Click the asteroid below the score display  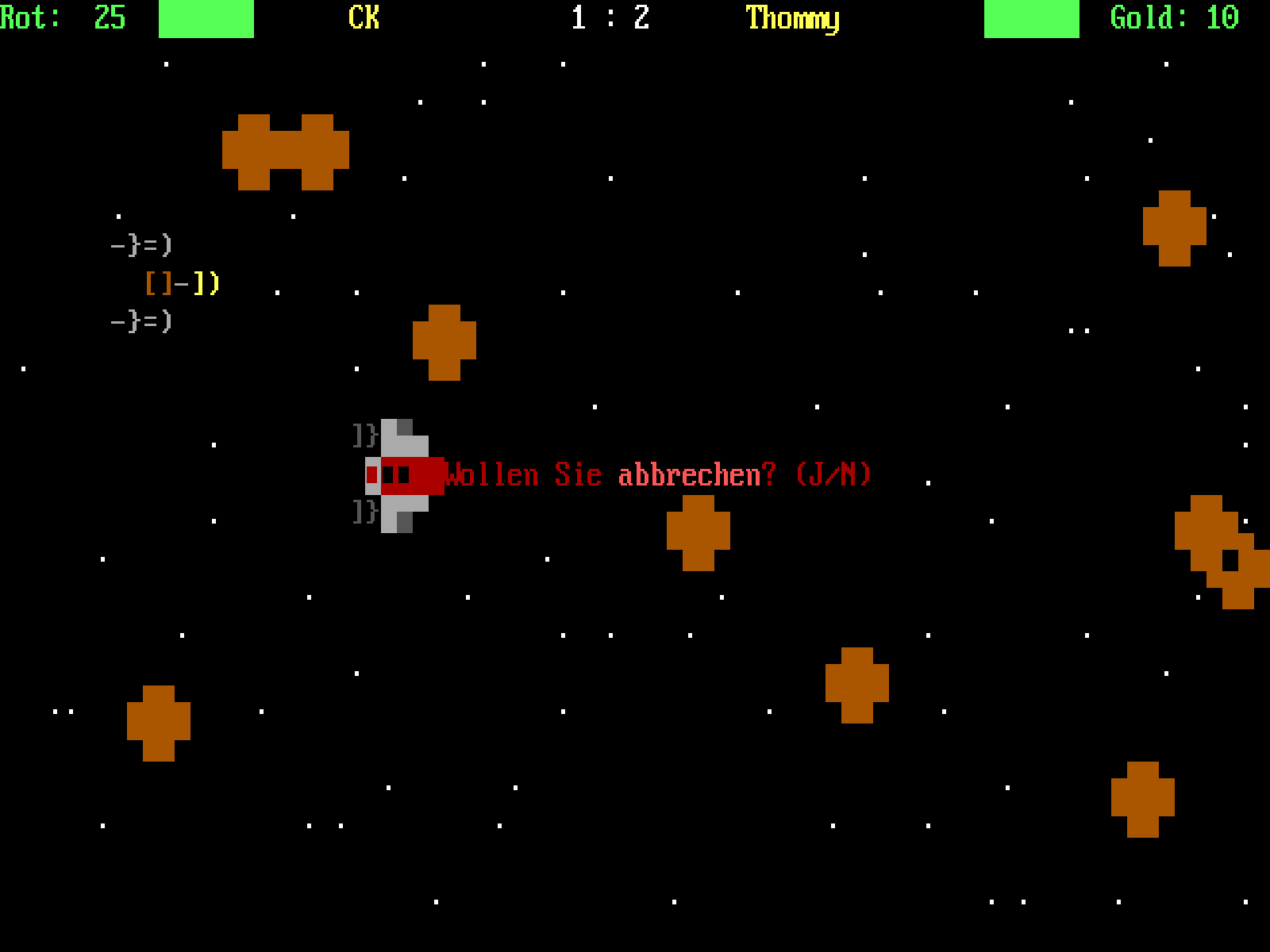(x=443, y=343)
